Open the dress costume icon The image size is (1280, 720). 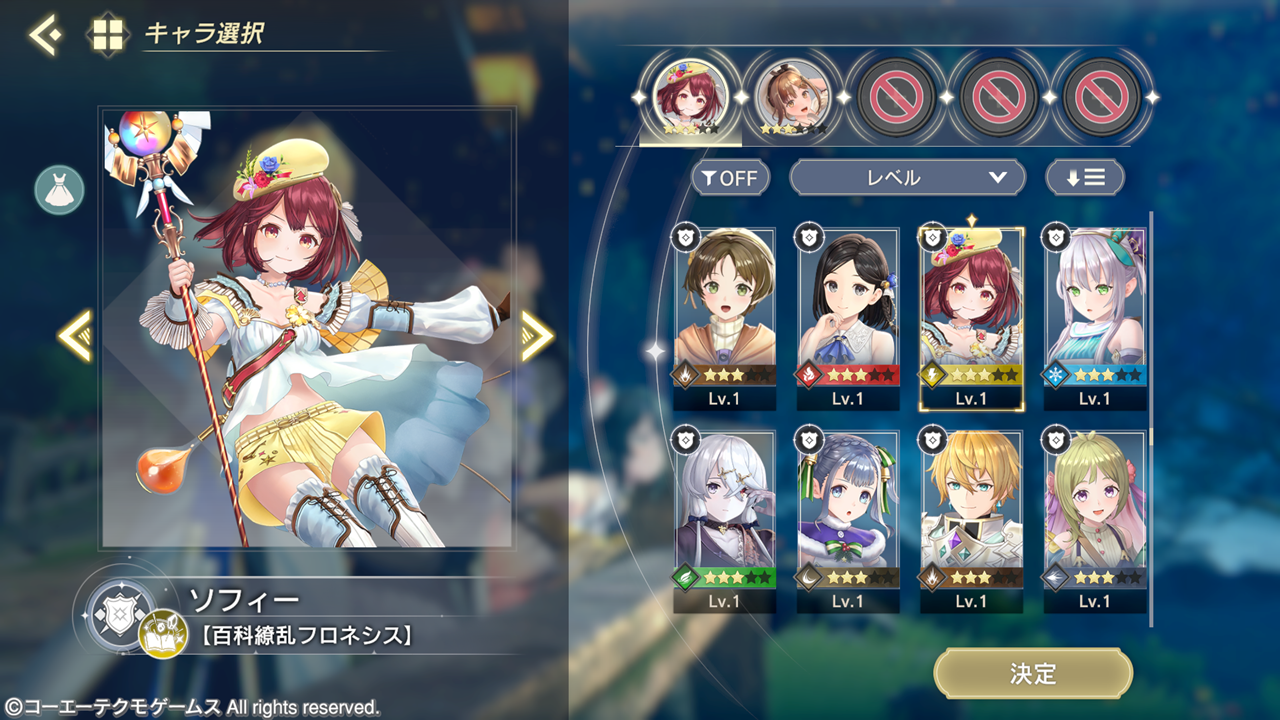pos(59,190)
